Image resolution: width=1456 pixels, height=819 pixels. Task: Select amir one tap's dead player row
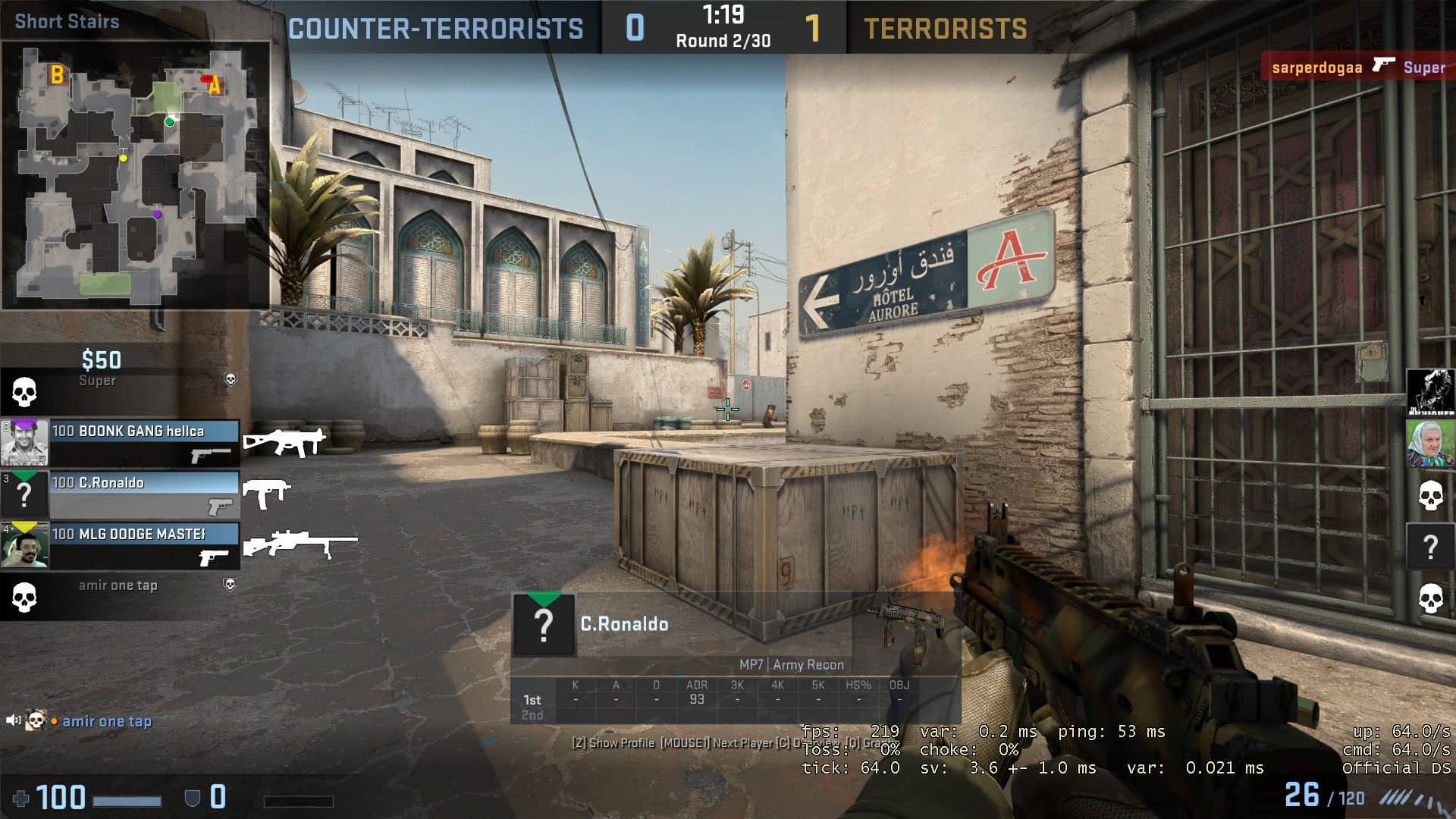pyautogui.click(x=120, y=595)
